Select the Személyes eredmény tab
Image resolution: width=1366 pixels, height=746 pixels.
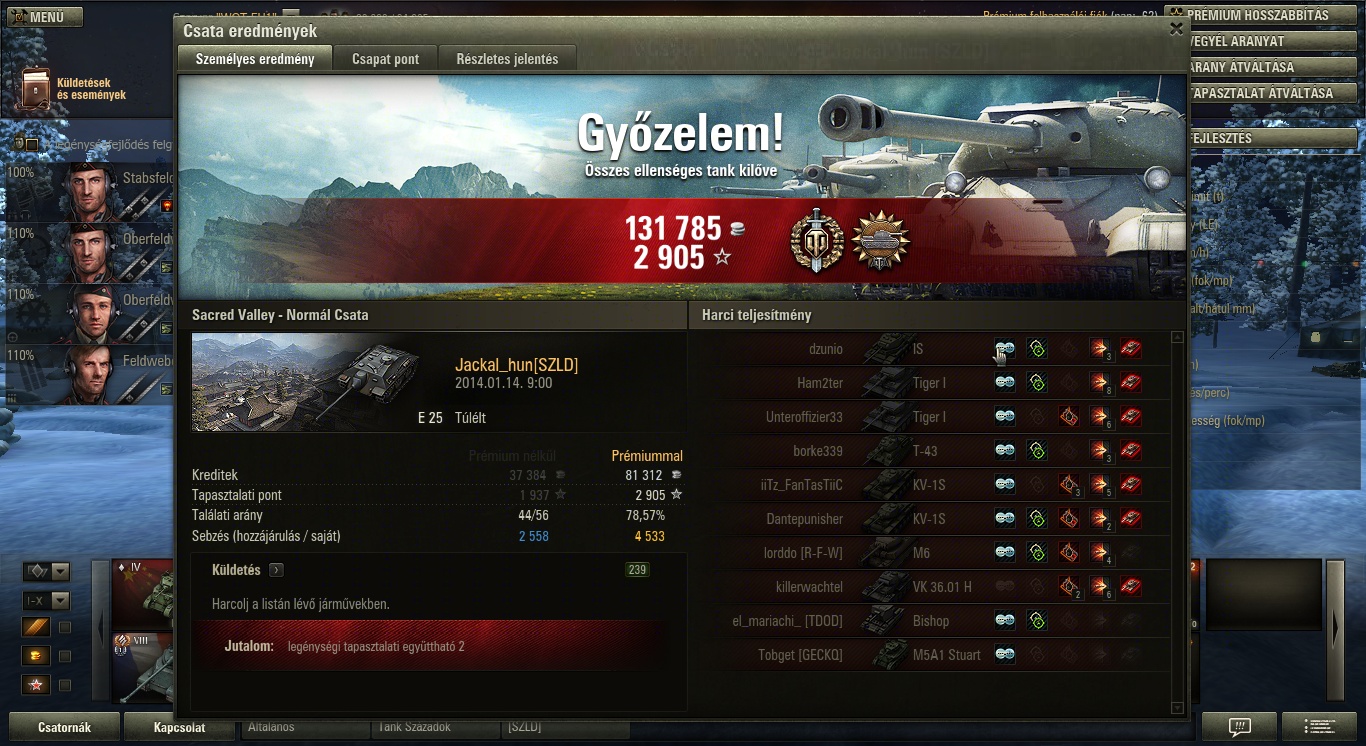[255, 59]
